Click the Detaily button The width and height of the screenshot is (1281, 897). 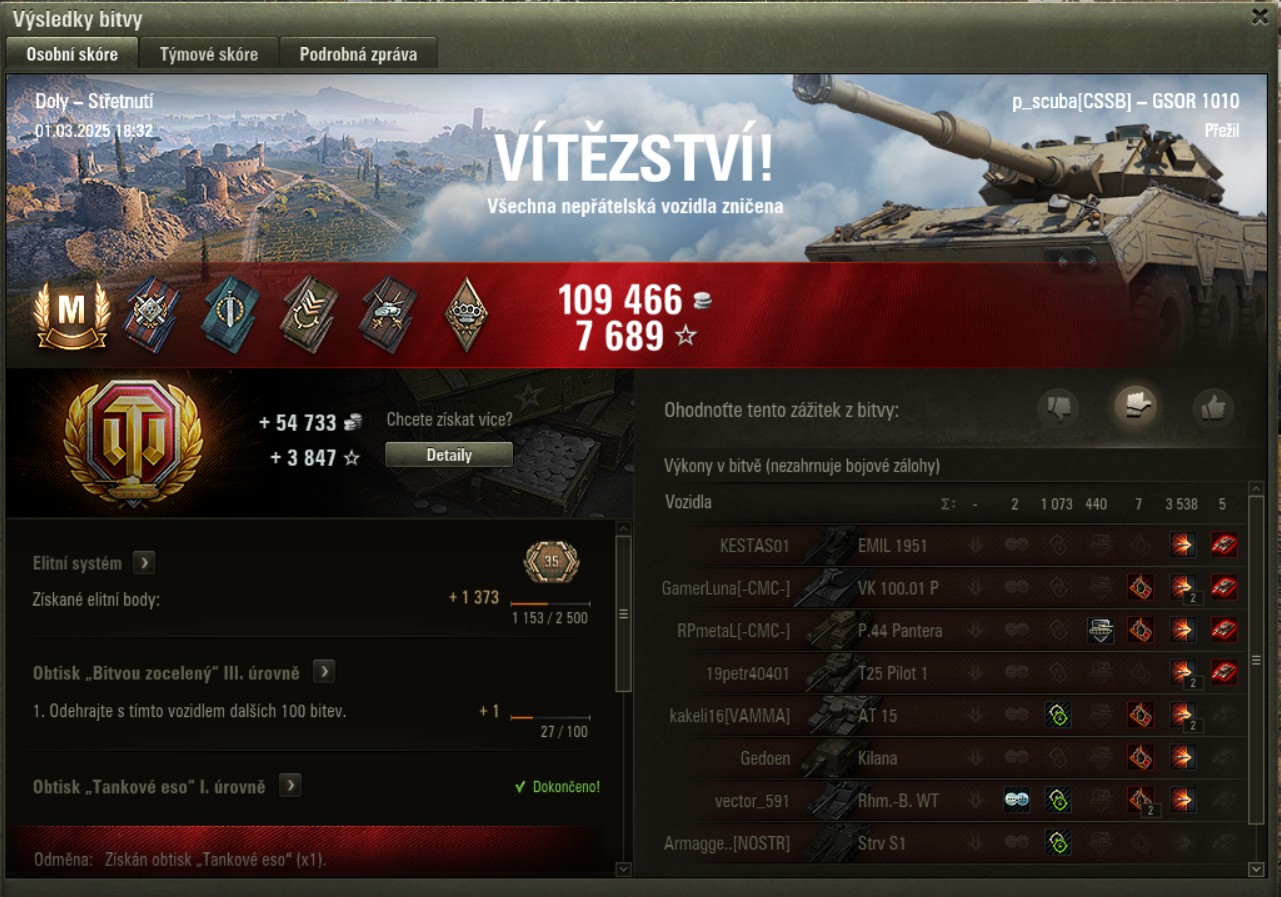pos(449,455)
